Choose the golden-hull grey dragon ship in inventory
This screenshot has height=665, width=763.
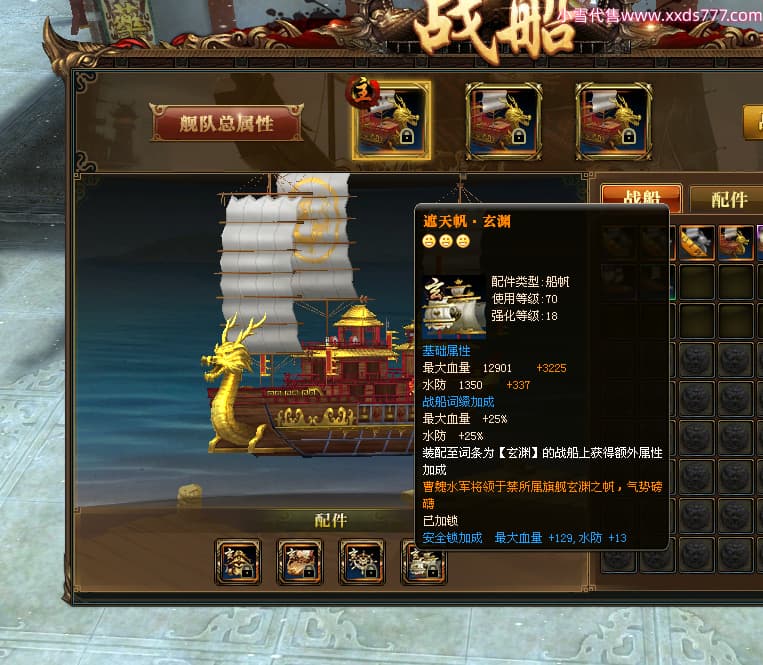tap(696, 241)
